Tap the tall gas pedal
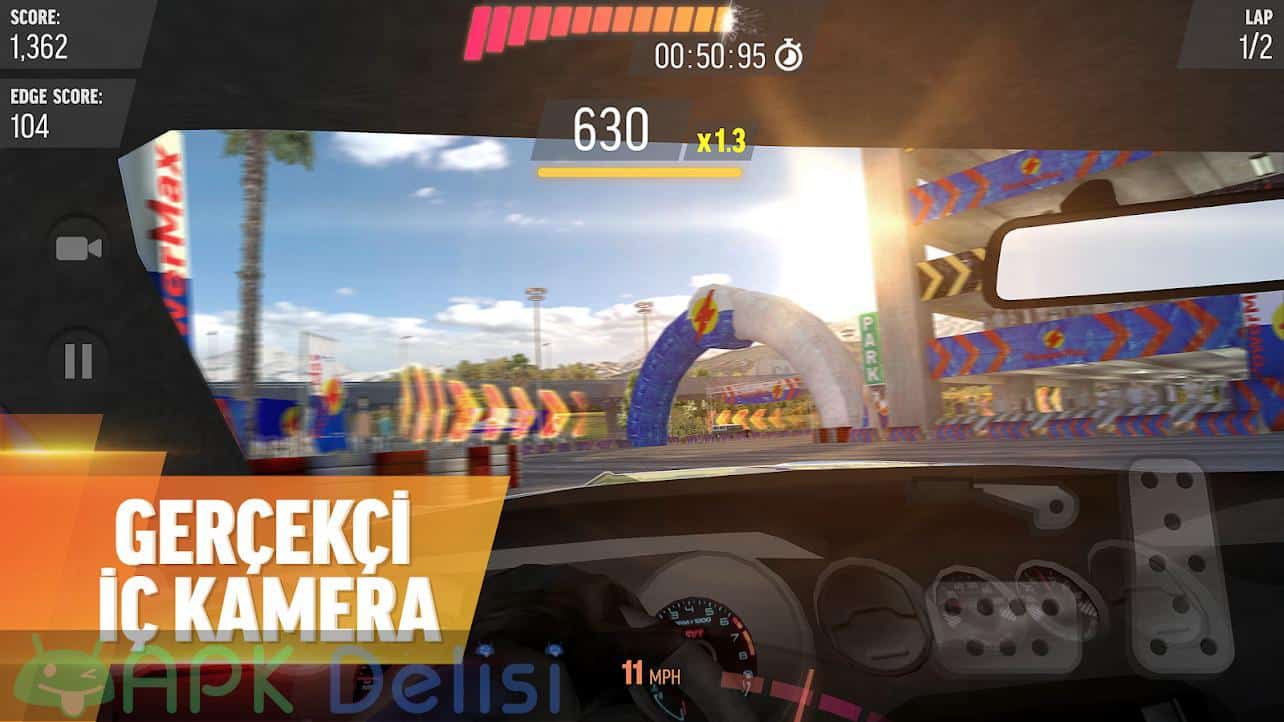The image size is (1284, 722). click(x=1178, y=565)
